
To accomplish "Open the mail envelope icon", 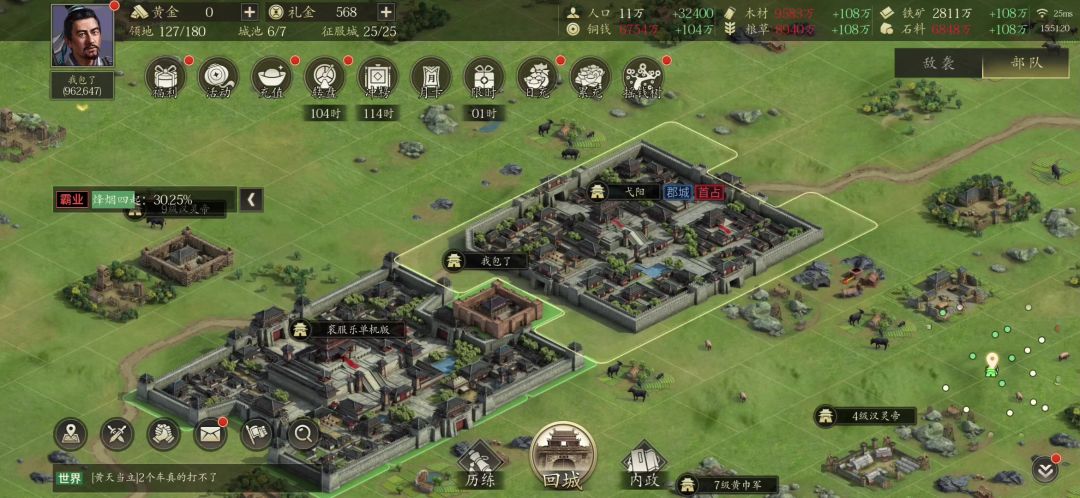I will point(210,433).
